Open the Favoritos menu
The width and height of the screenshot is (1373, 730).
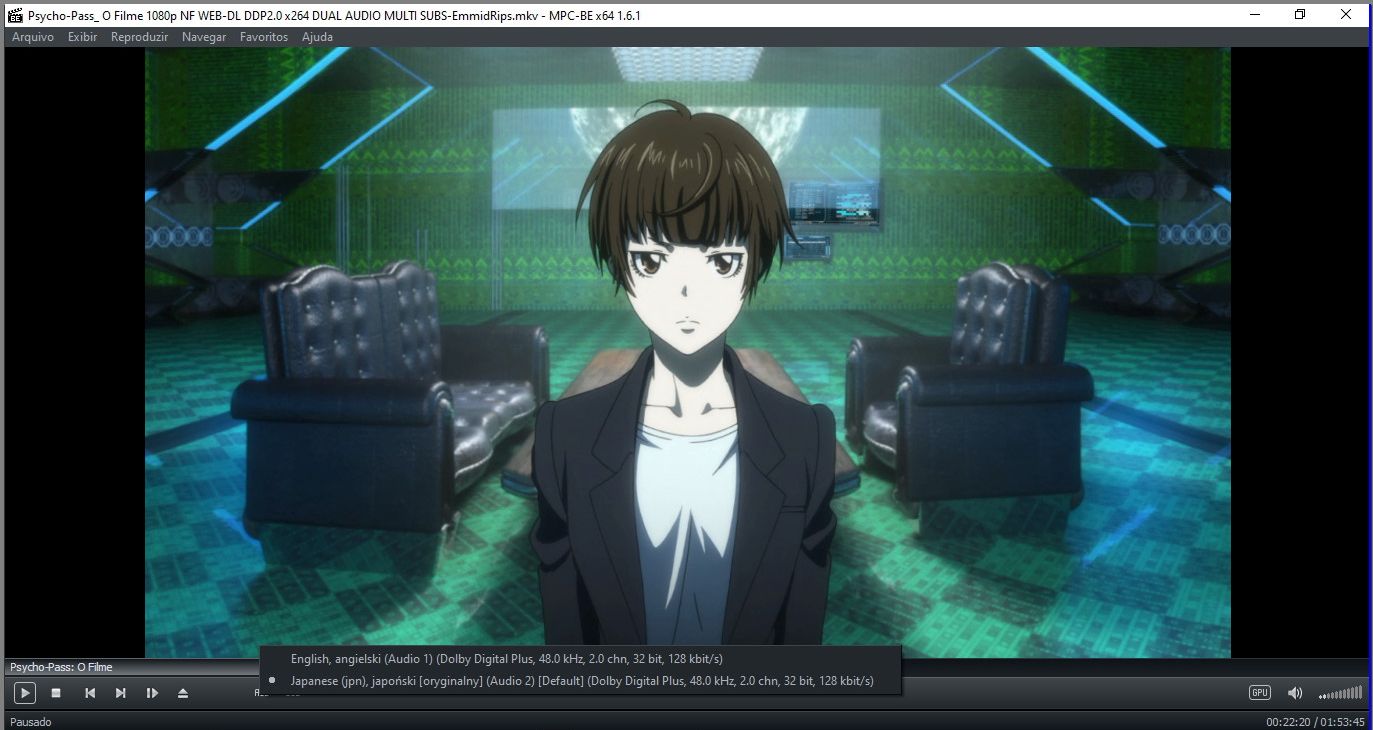(x=264, y=37)
